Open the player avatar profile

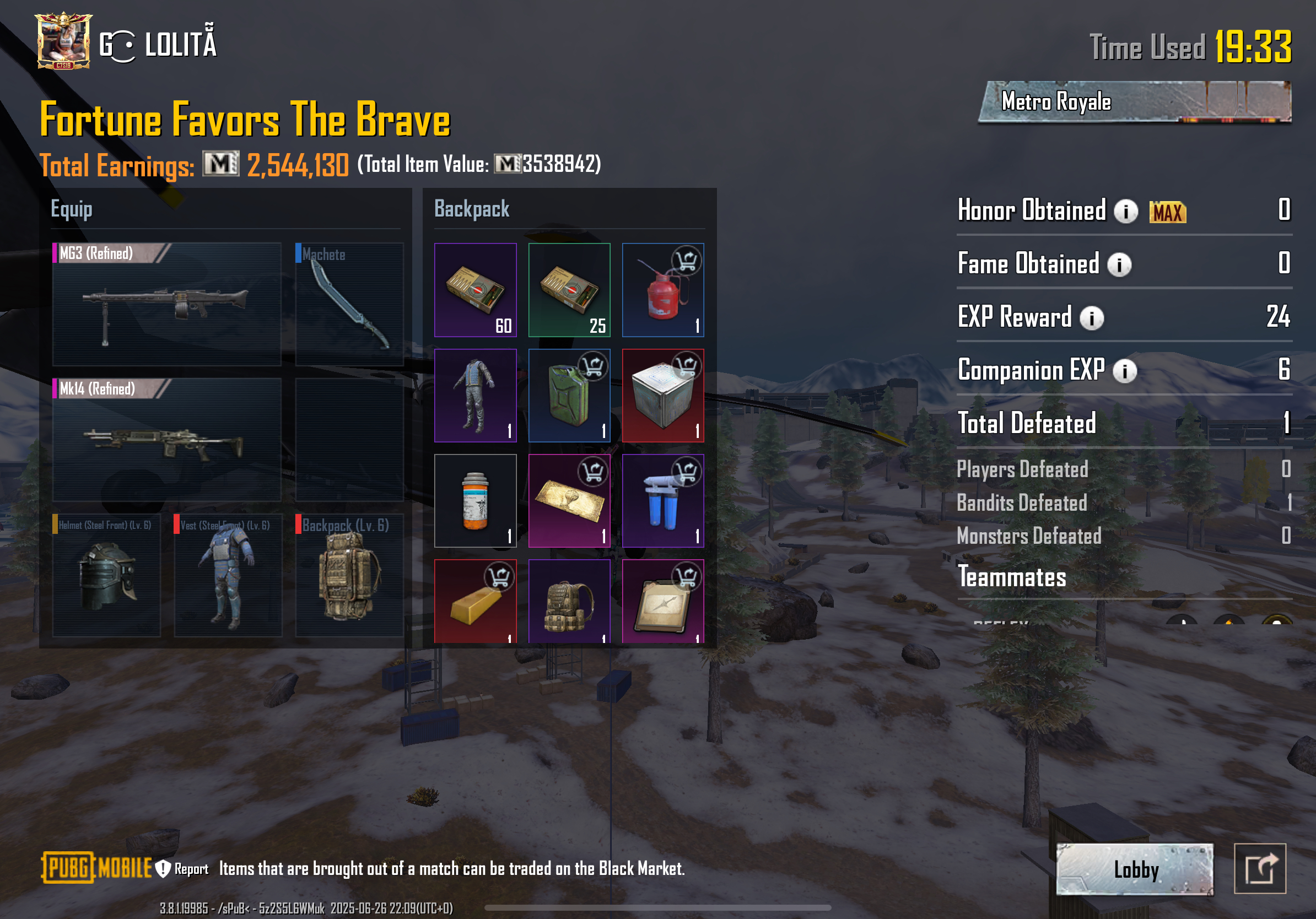click(x=63, y=41)
